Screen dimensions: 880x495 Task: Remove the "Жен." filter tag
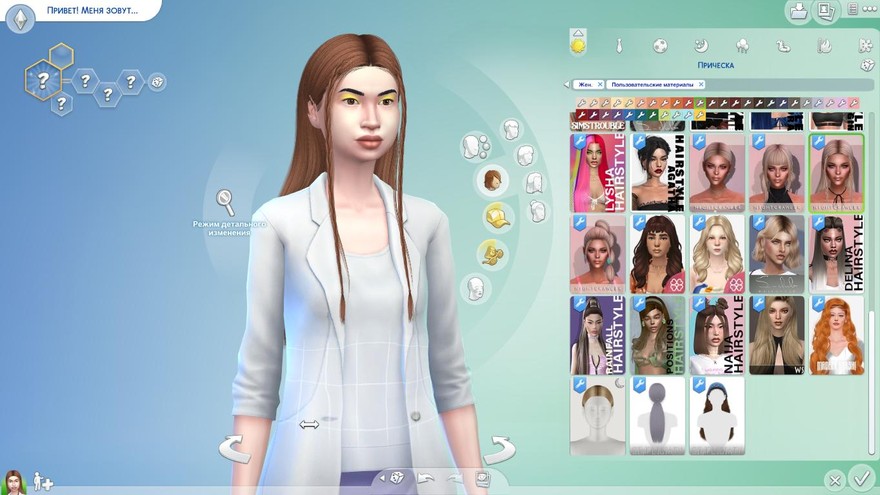coord(600,84)
